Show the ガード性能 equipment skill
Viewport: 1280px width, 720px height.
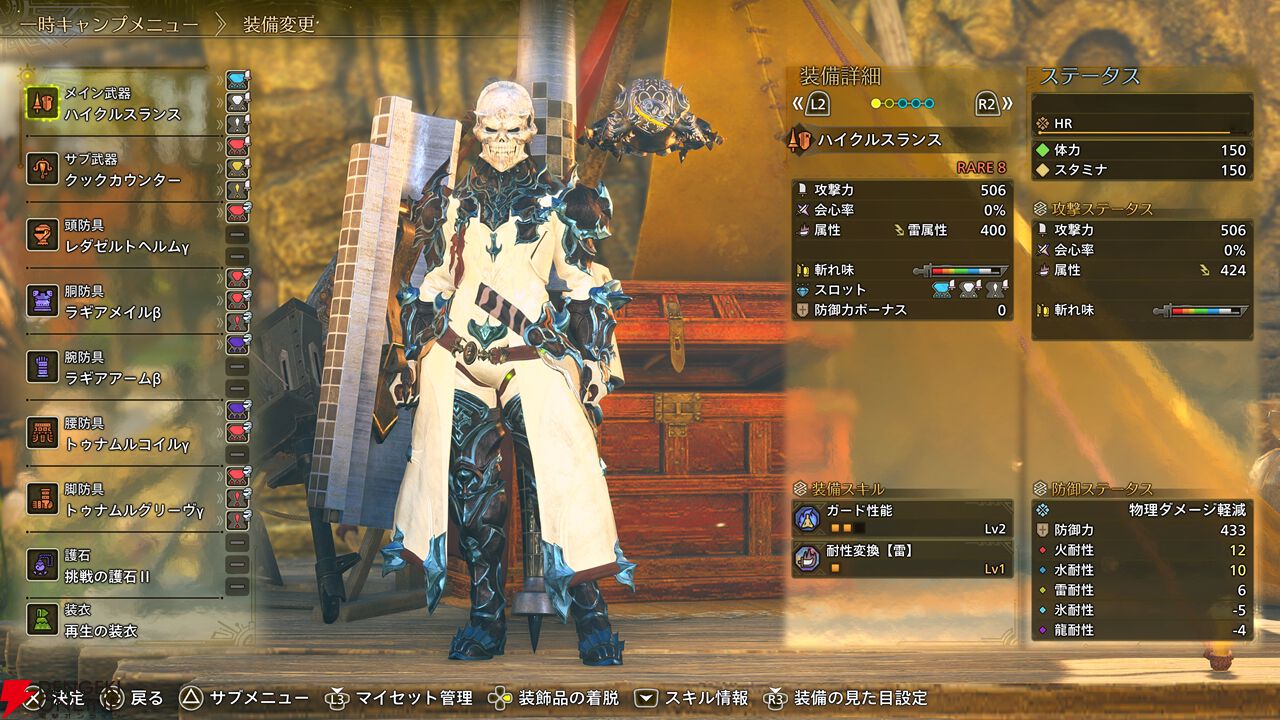901,519
